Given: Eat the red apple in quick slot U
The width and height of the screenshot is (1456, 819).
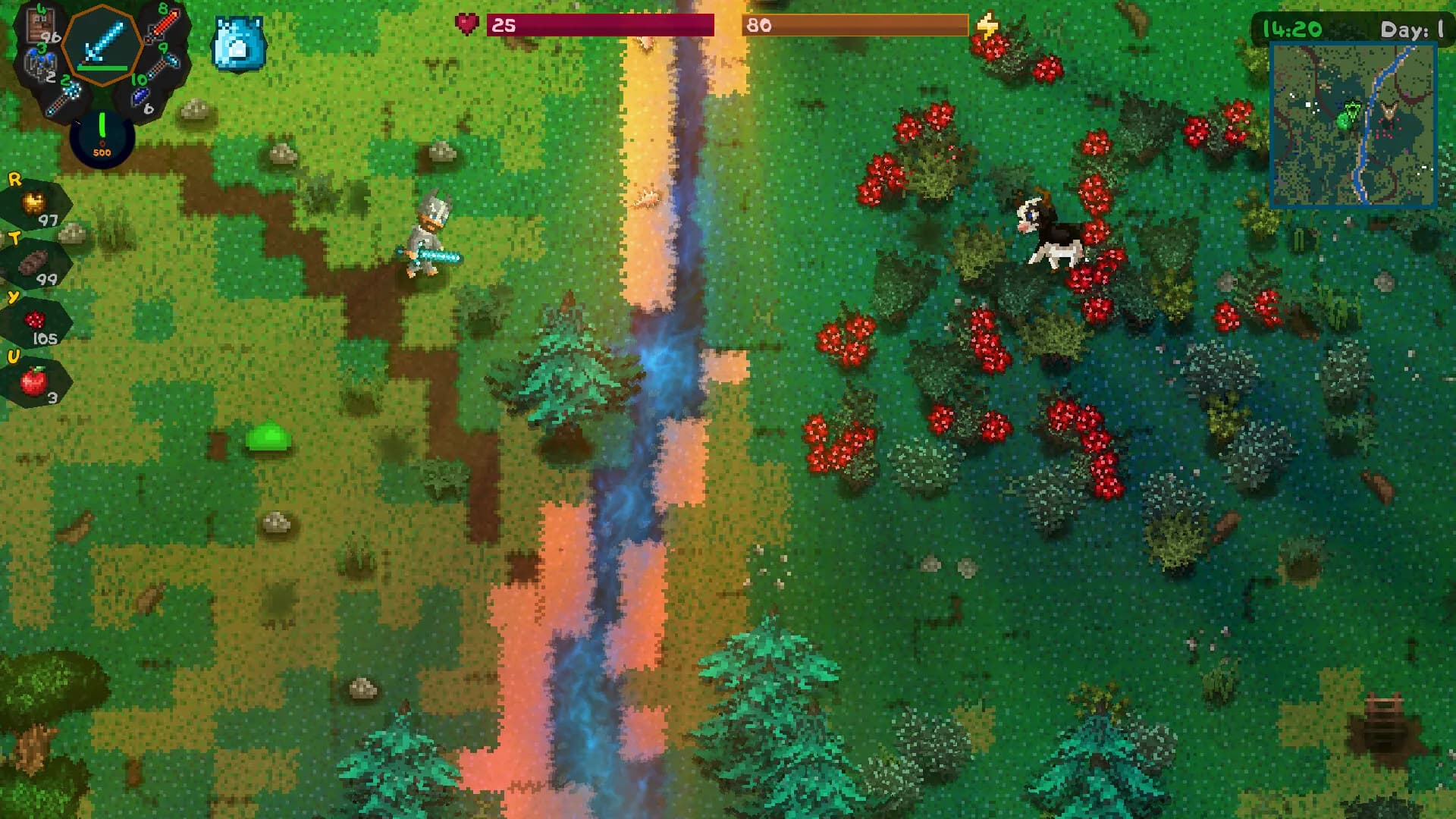Looking at the screenshot, I should click(x=35, y=381).
